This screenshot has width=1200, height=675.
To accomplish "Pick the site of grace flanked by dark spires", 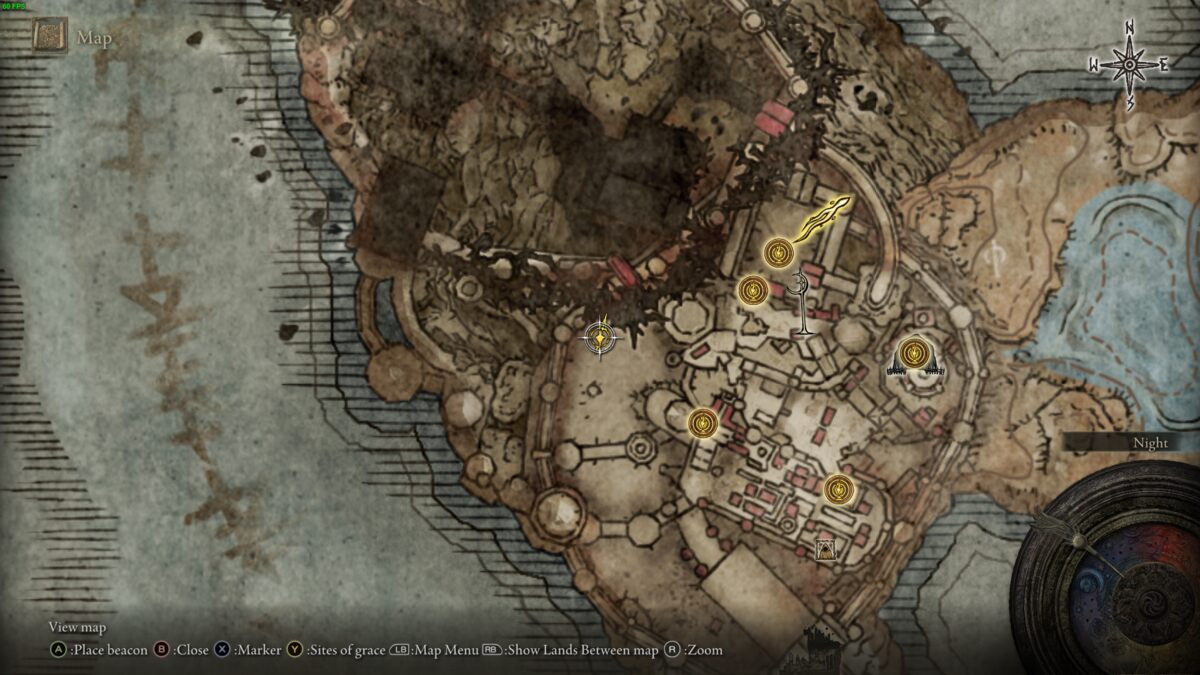I will [x=911, y=352].
